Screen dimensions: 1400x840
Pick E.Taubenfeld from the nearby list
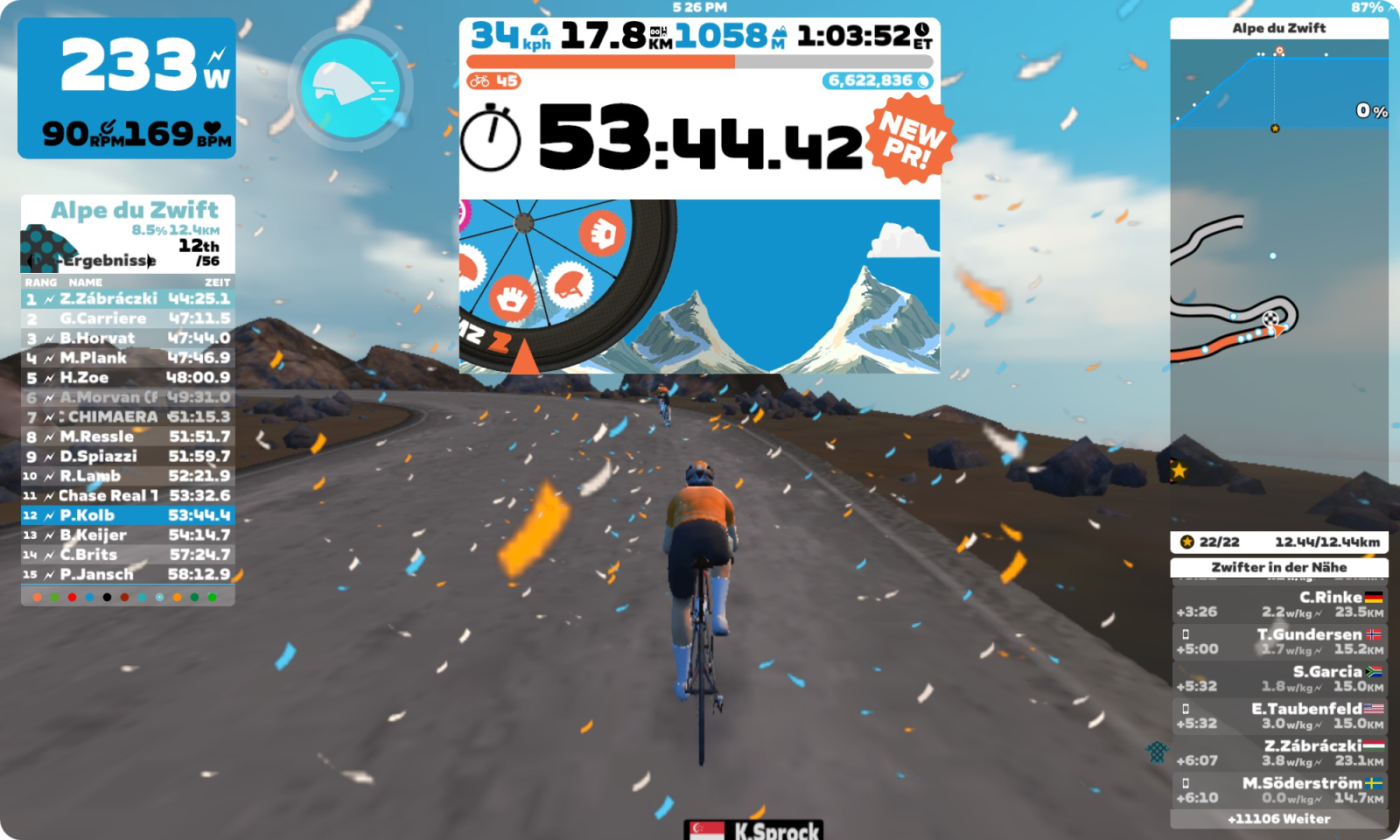coord(1278,716)
